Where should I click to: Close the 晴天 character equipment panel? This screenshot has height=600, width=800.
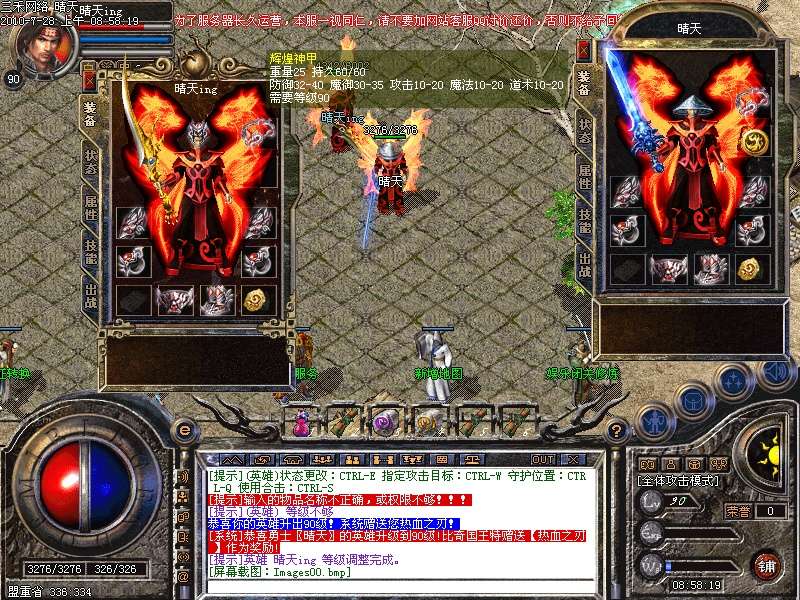585,51
